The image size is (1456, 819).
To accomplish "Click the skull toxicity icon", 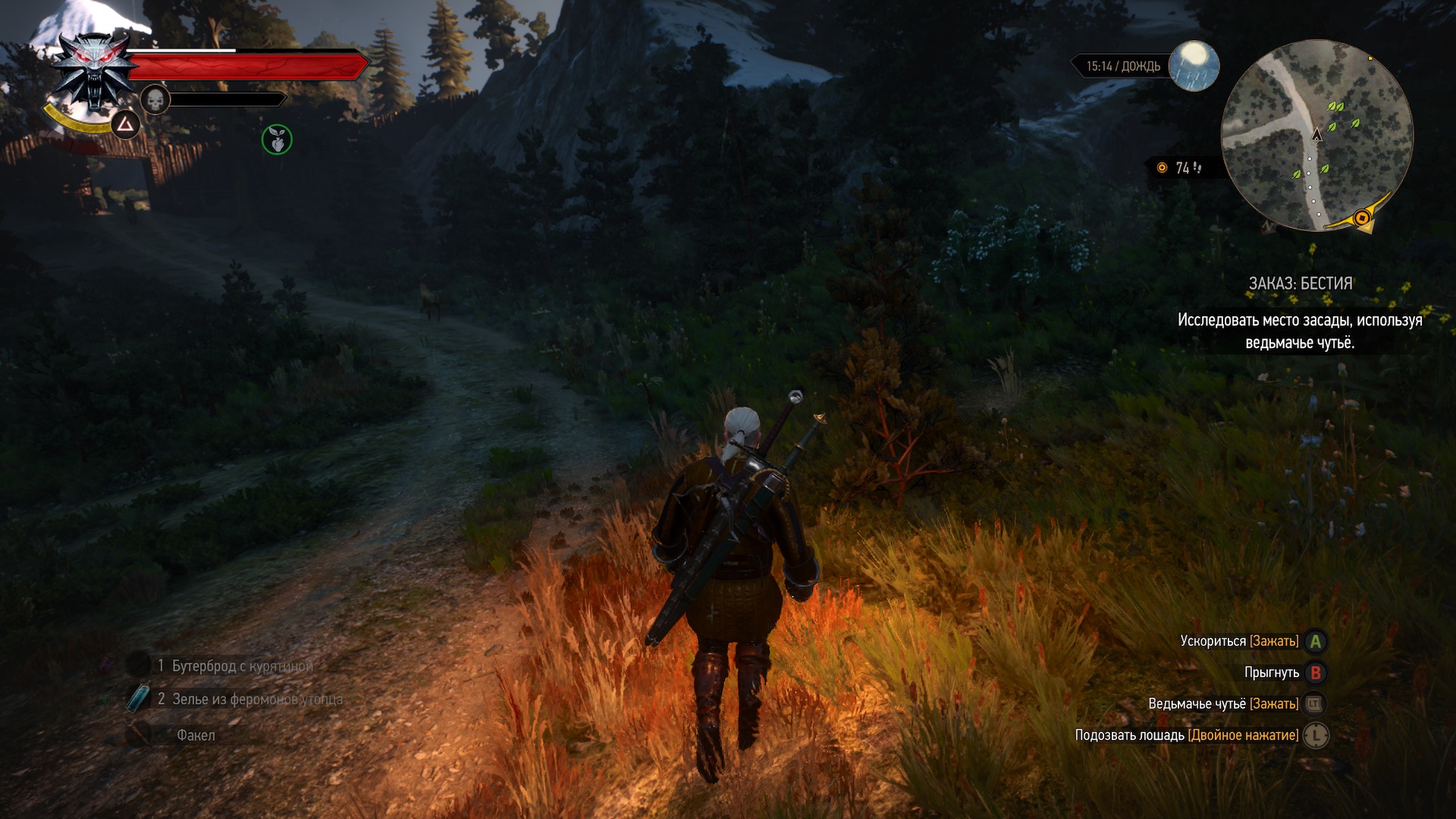I will (155, 99).
